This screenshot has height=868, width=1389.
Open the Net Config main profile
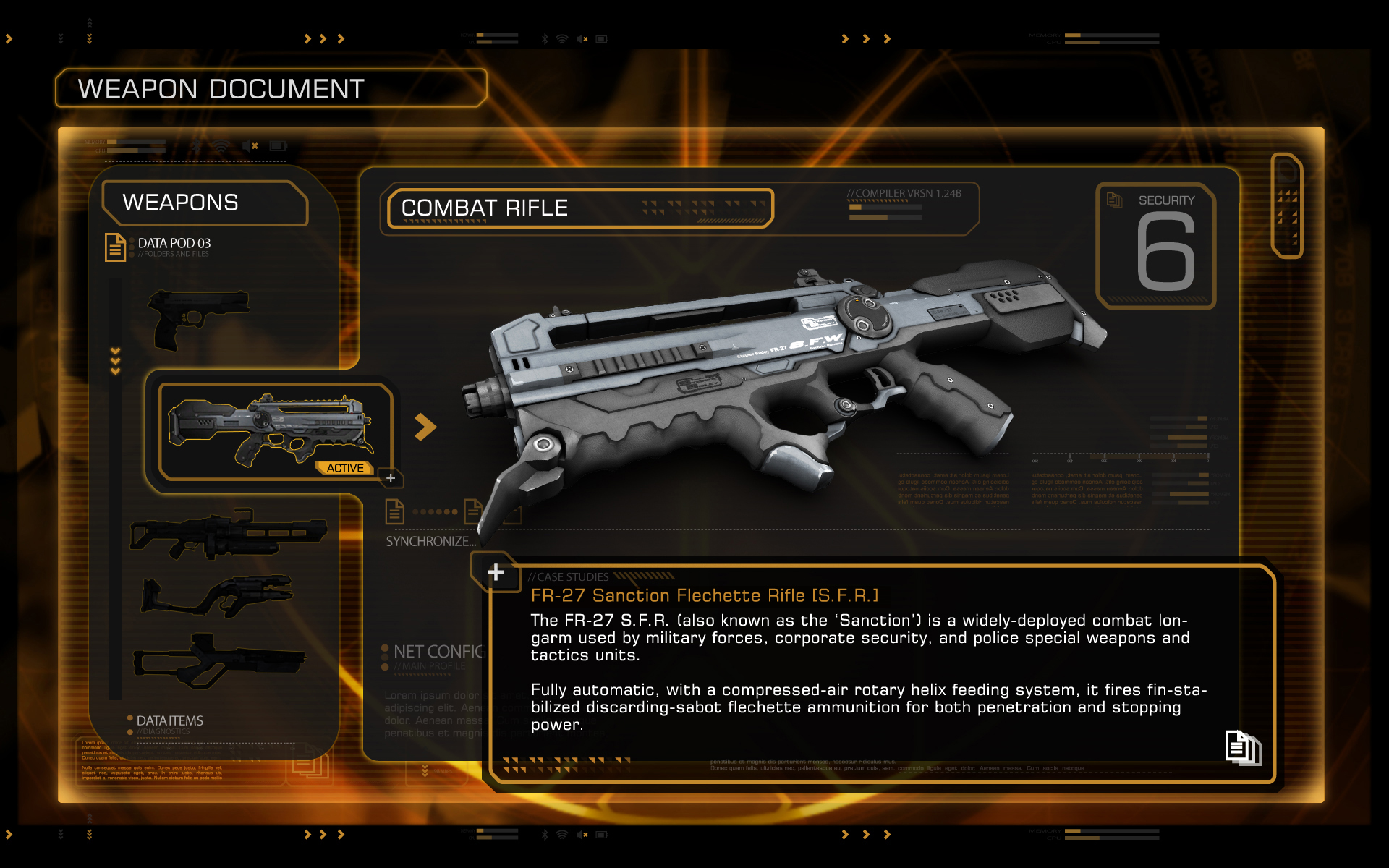[434, 655]
